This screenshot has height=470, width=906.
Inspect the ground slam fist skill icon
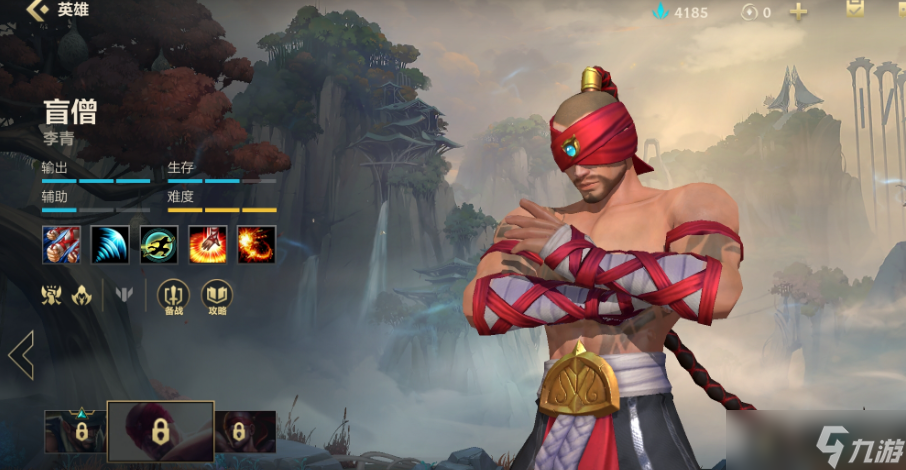coord(208,245)
